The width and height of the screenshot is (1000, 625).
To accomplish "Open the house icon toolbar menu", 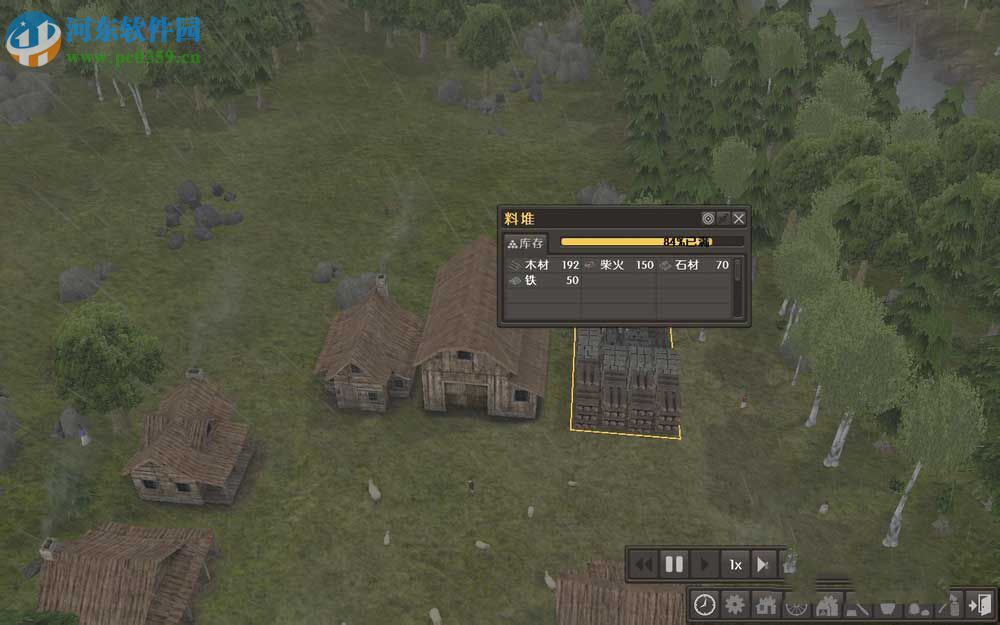I will (x=766, y=604).
